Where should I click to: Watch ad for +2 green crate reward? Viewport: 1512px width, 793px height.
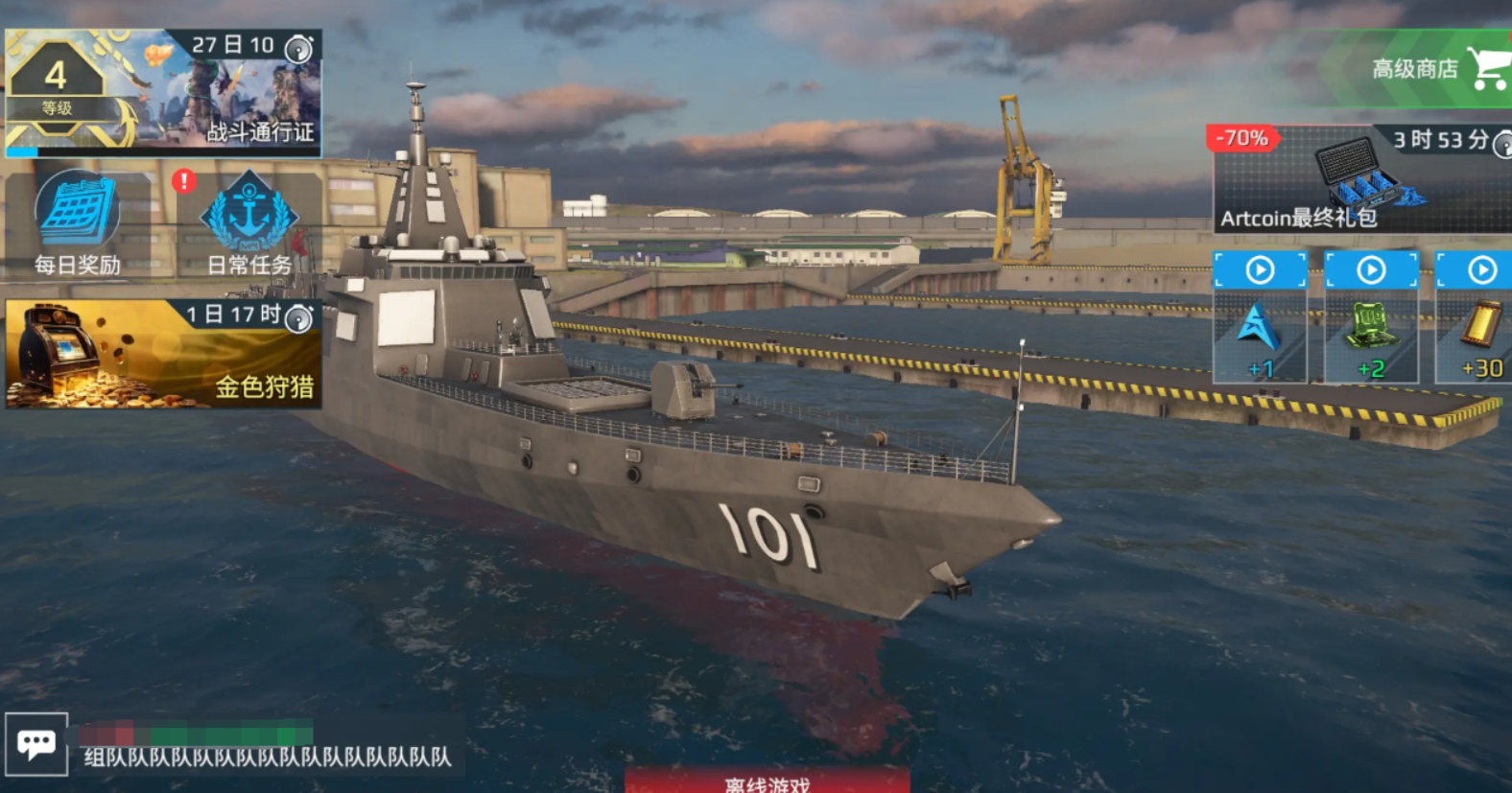1371,316
